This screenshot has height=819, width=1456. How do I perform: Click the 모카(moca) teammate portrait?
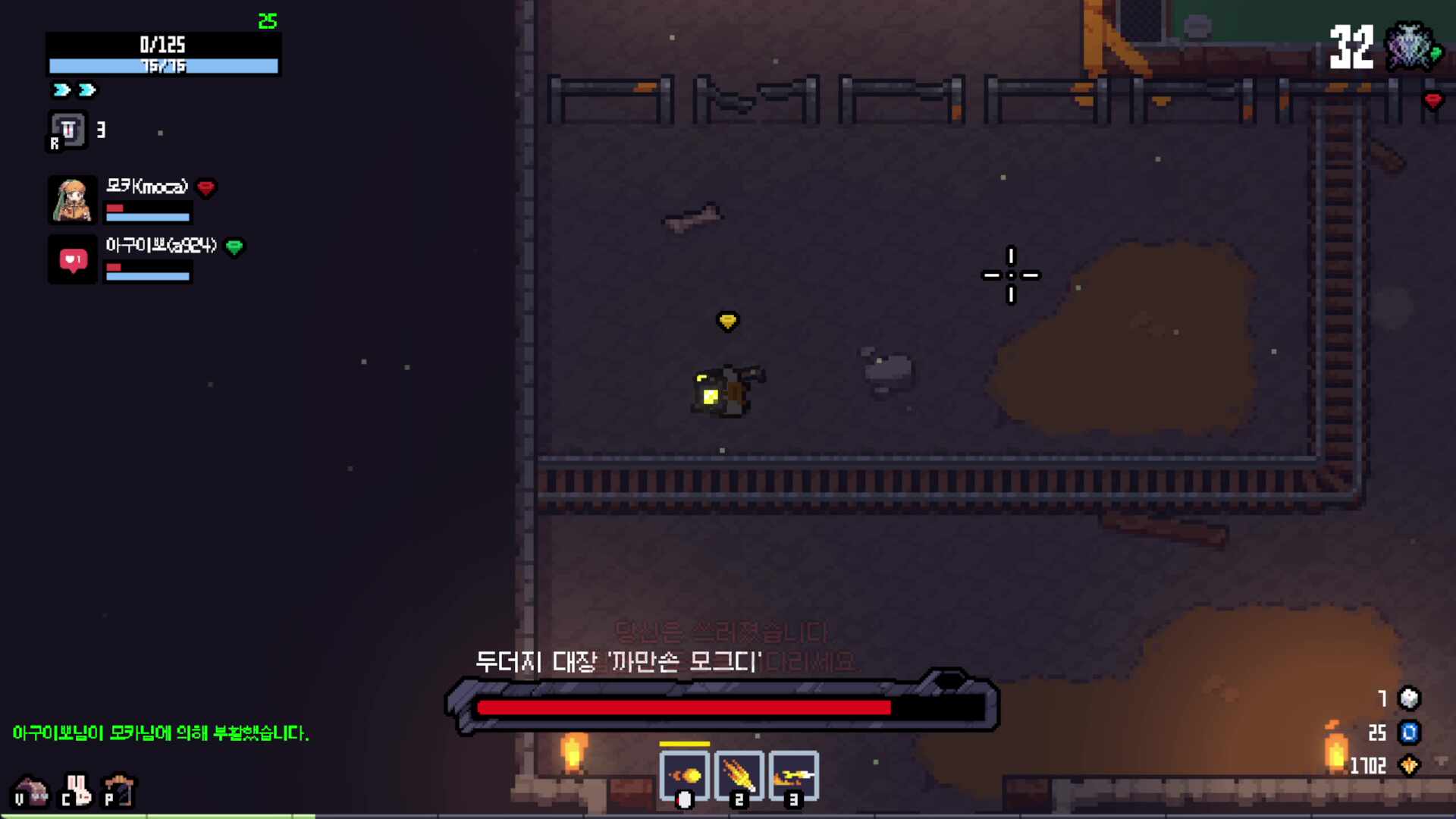(73, 200)
